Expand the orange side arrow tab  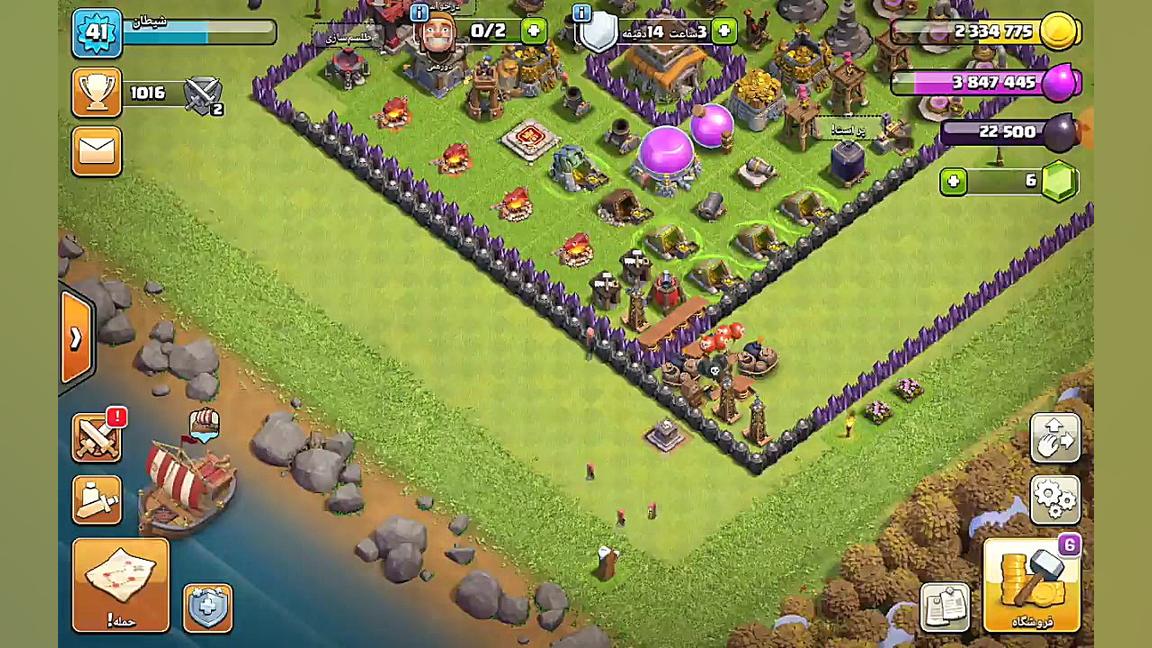coord(76,339)
